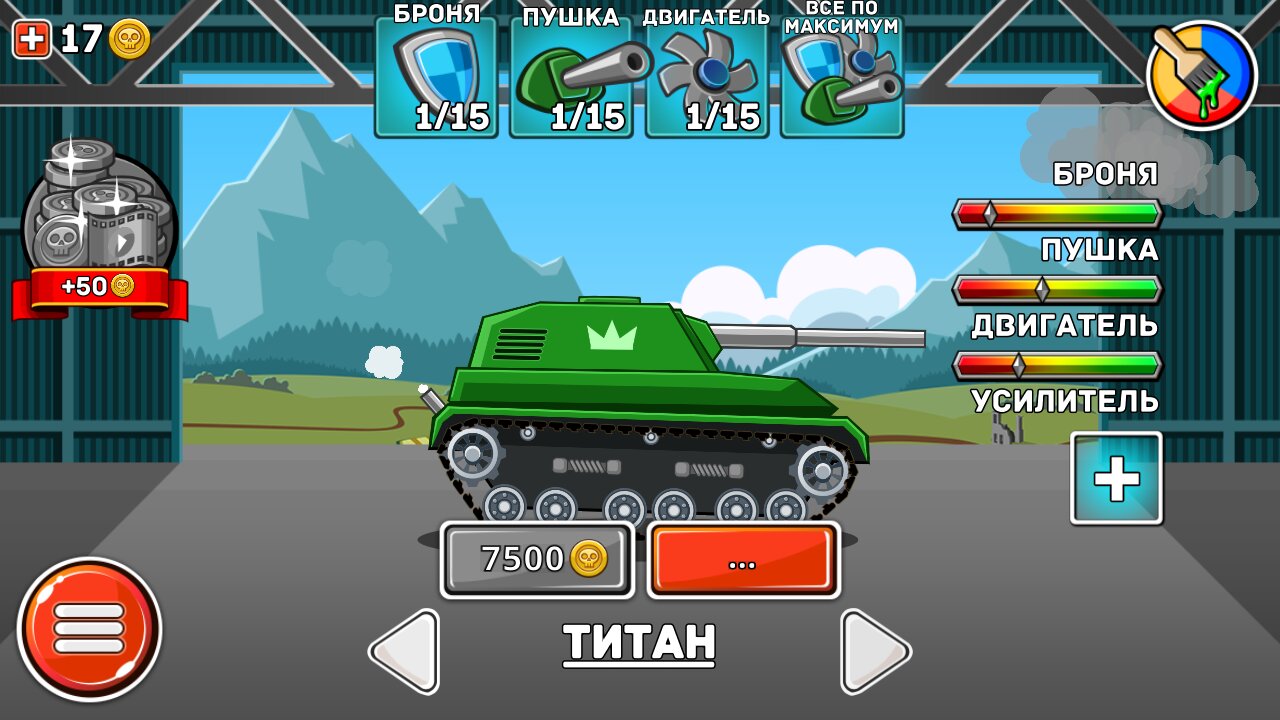Choose Все по максимум upgrade
The height and width of the screenshot is (720, 1280).
[841, 78]
